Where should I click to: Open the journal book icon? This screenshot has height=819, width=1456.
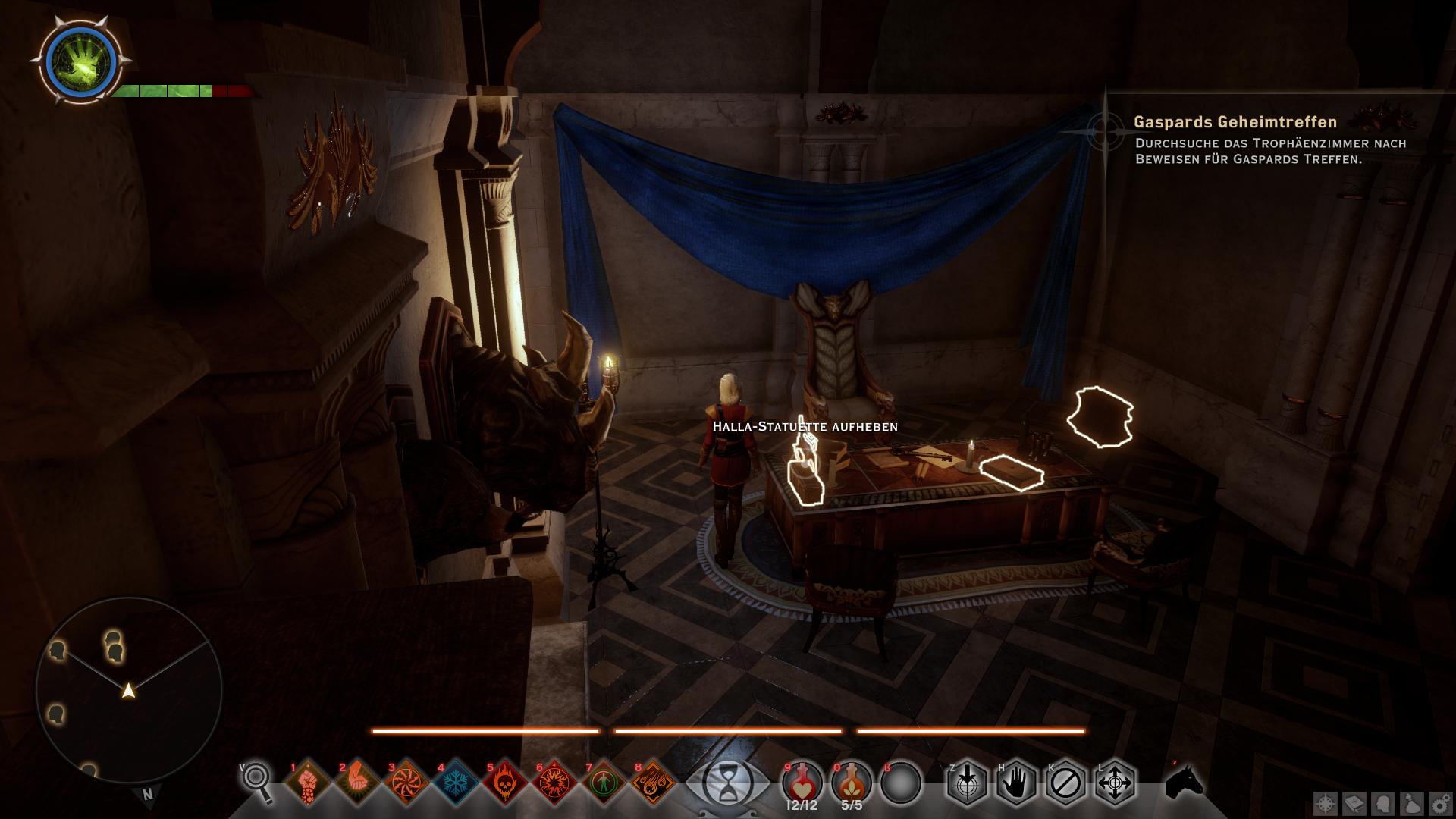click(1354, 804)
